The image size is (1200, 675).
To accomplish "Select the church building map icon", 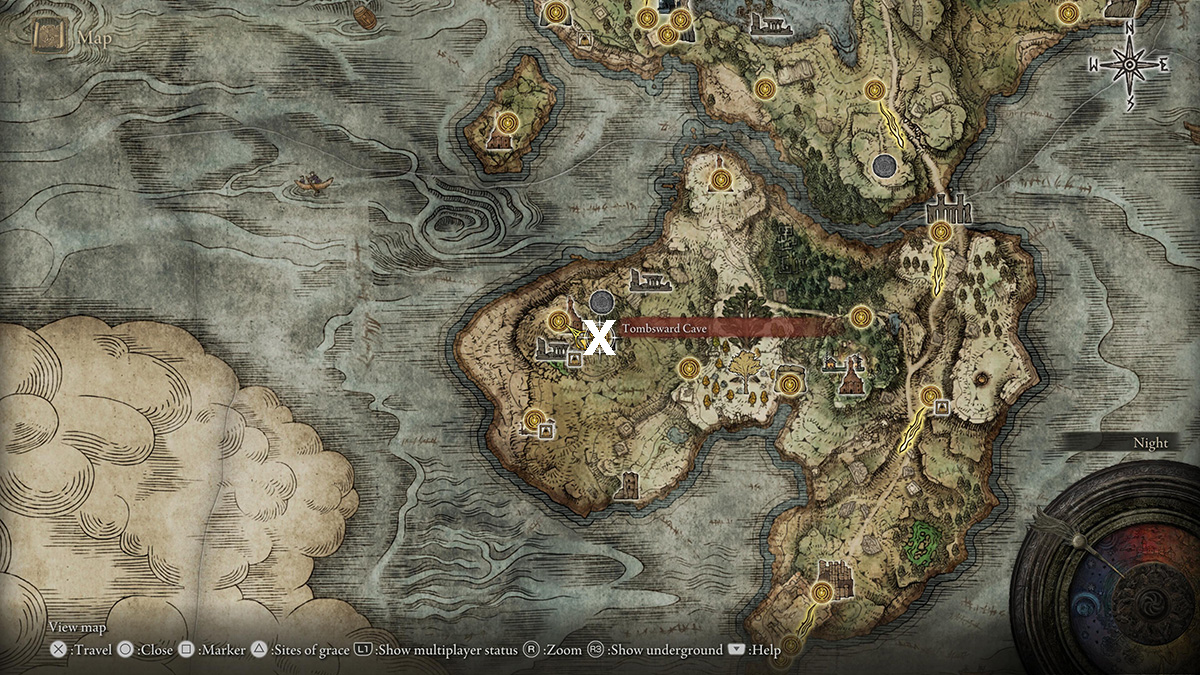I will tap(851, 378).
